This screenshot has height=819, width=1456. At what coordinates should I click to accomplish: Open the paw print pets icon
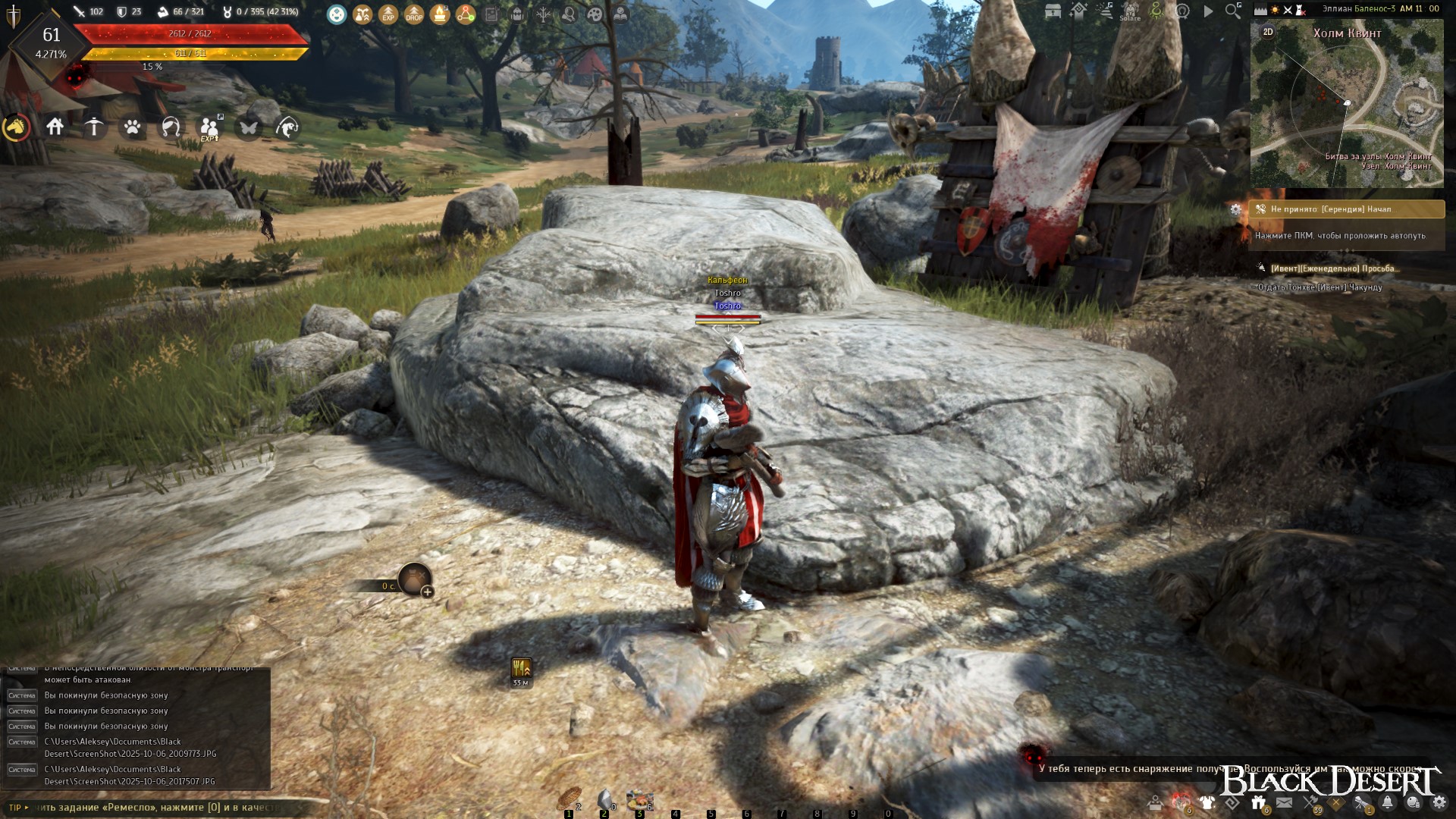point(133,127)
